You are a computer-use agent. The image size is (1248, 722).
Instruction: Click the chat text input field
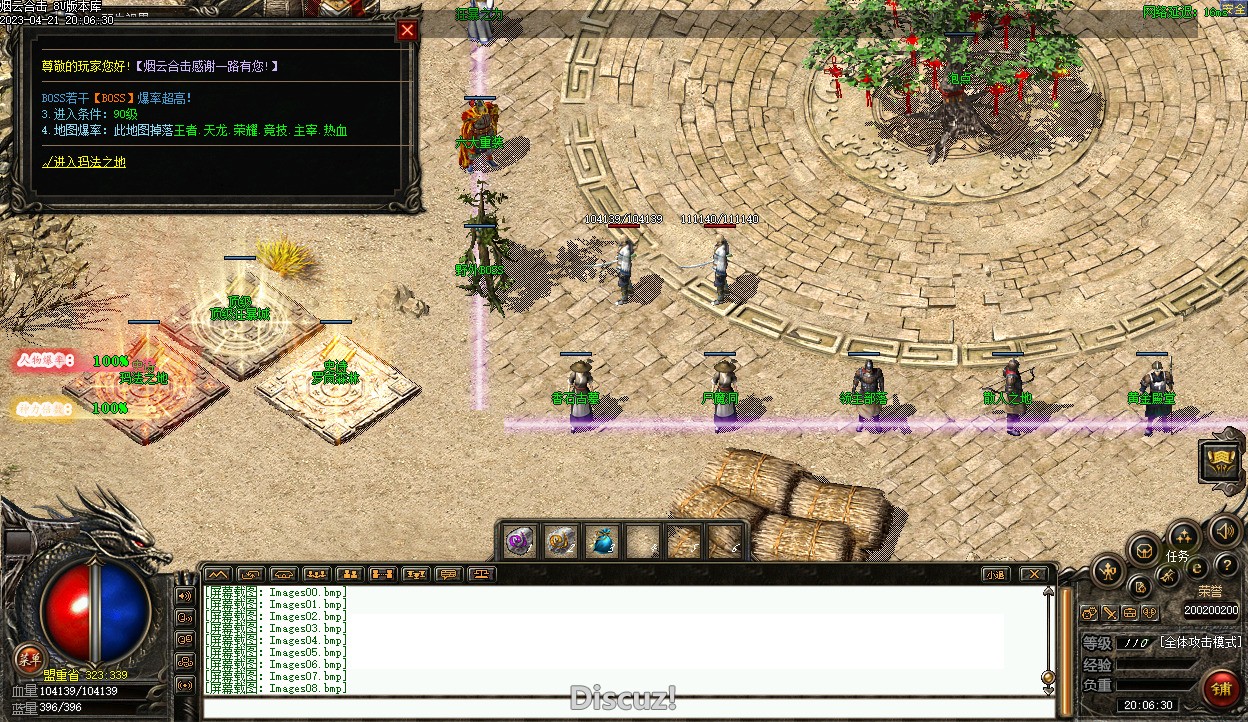click(620, 708)
